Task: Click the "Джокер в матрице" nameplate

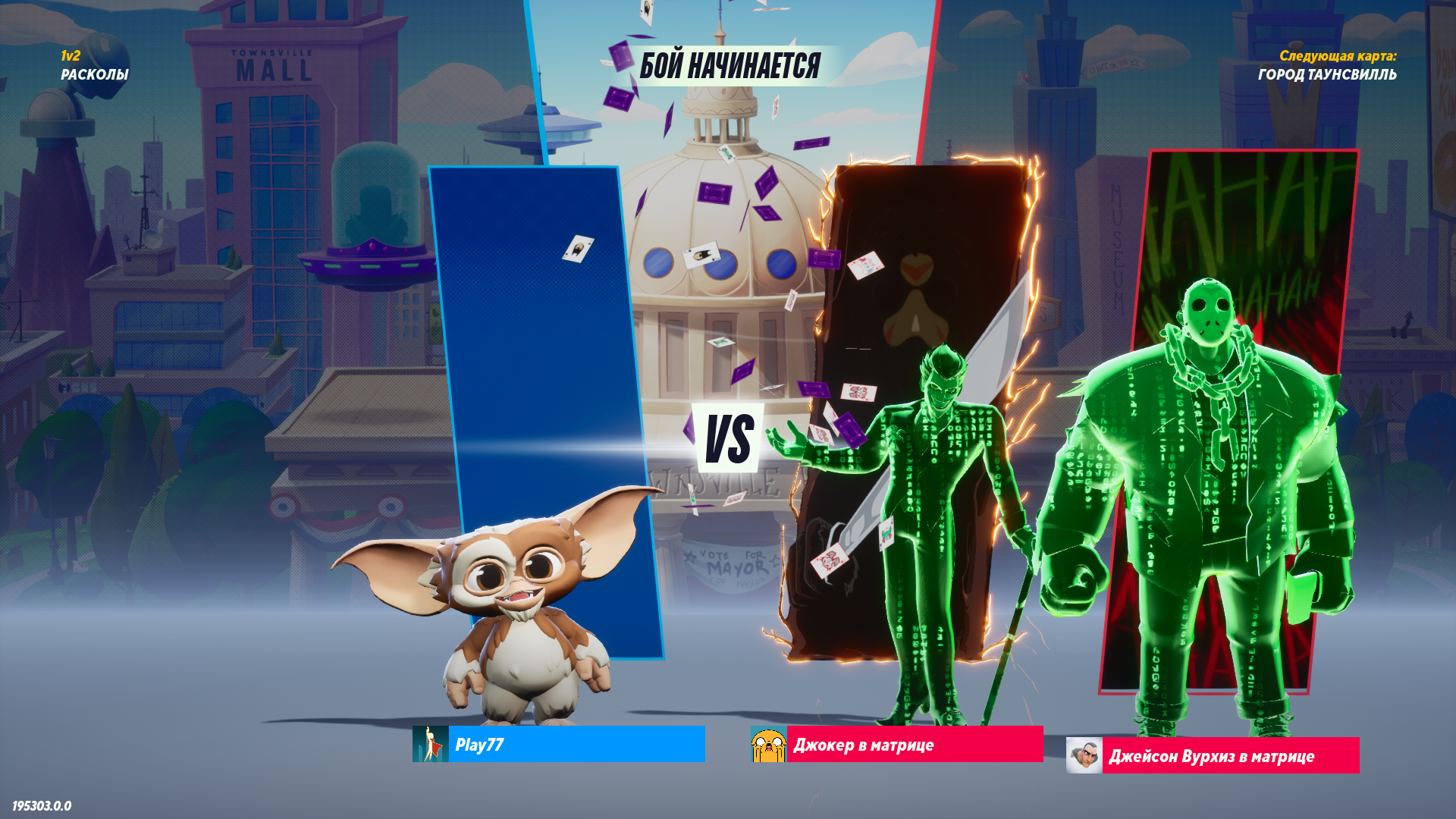Action: point(914,744)
